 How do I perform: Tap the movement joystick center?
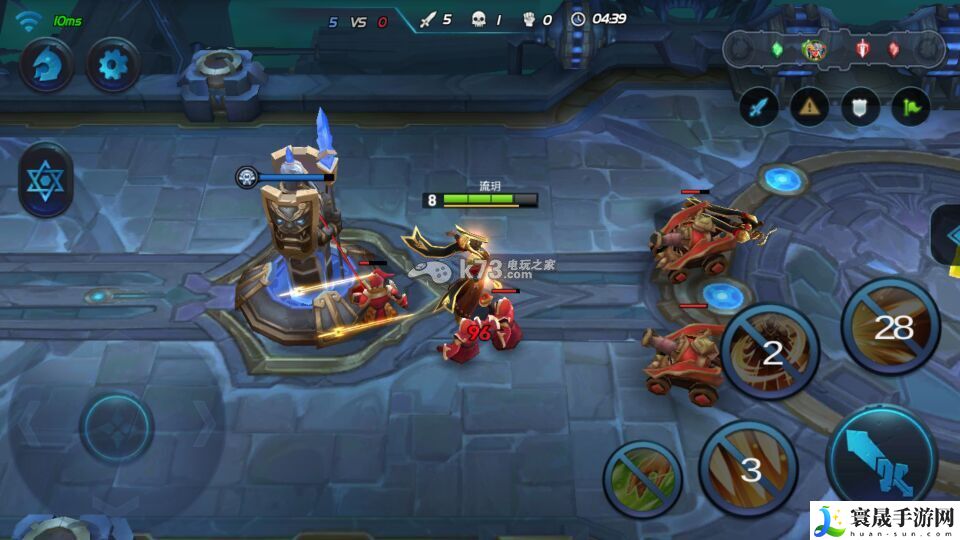(116, 428)
